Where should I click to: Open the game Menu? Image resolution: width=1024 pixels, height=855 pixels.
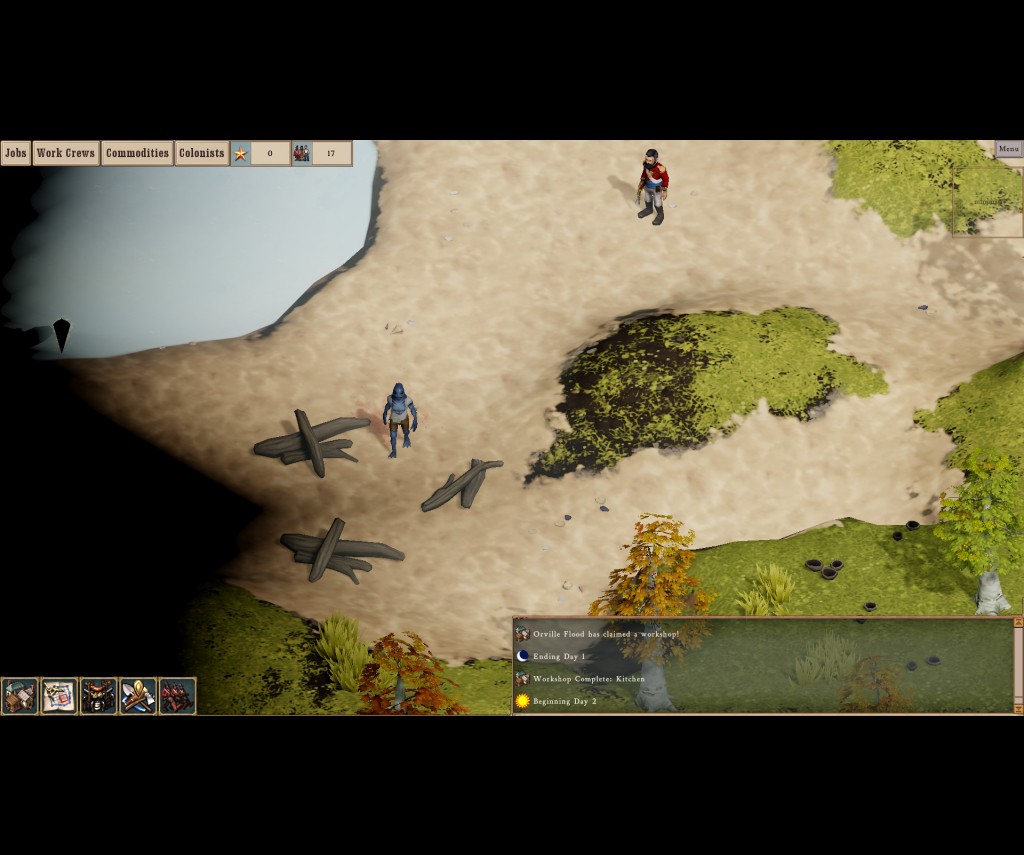coord(1008,149)
